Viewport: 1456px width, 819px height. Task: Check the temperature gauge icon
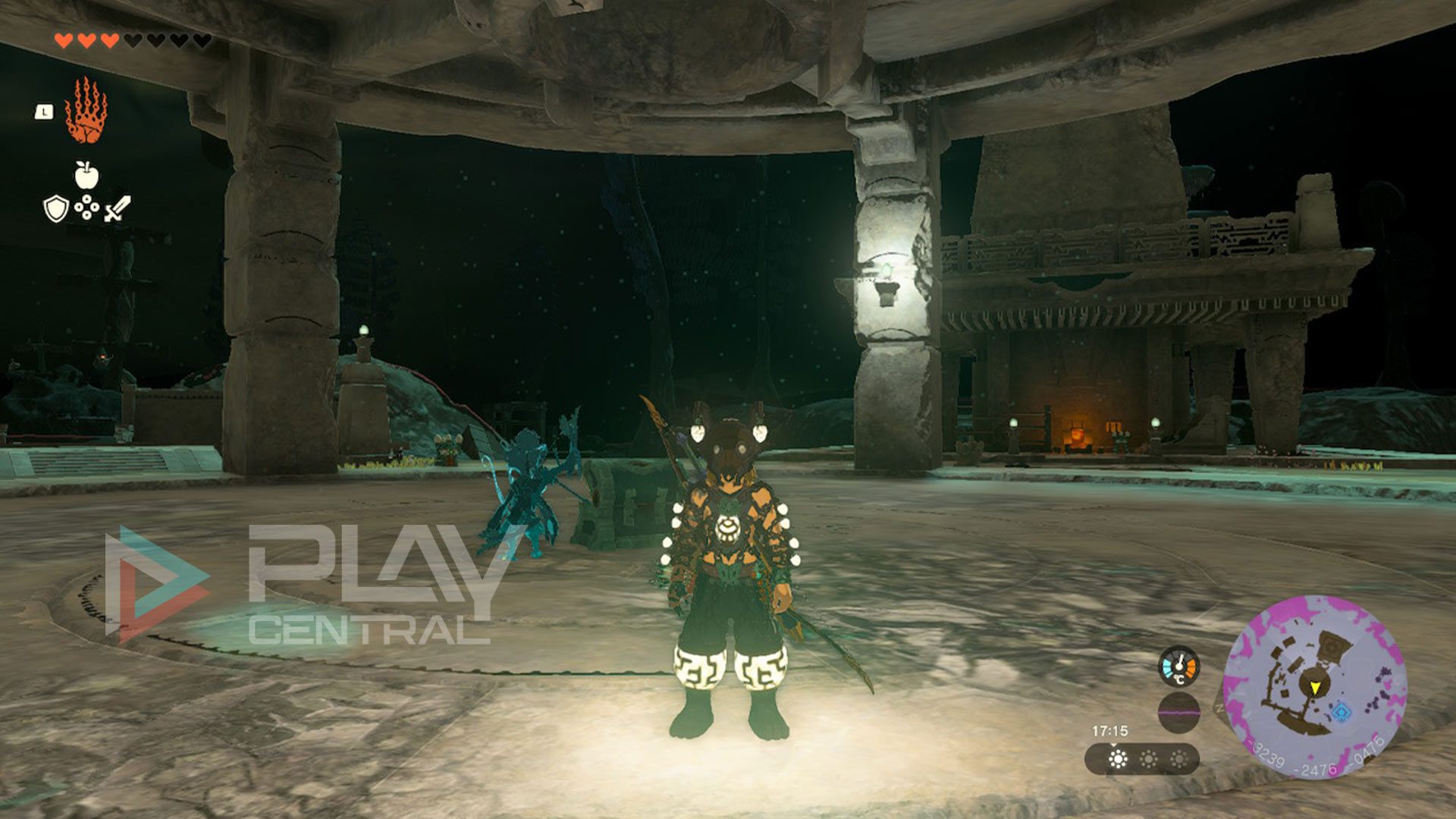point(1178,667)
